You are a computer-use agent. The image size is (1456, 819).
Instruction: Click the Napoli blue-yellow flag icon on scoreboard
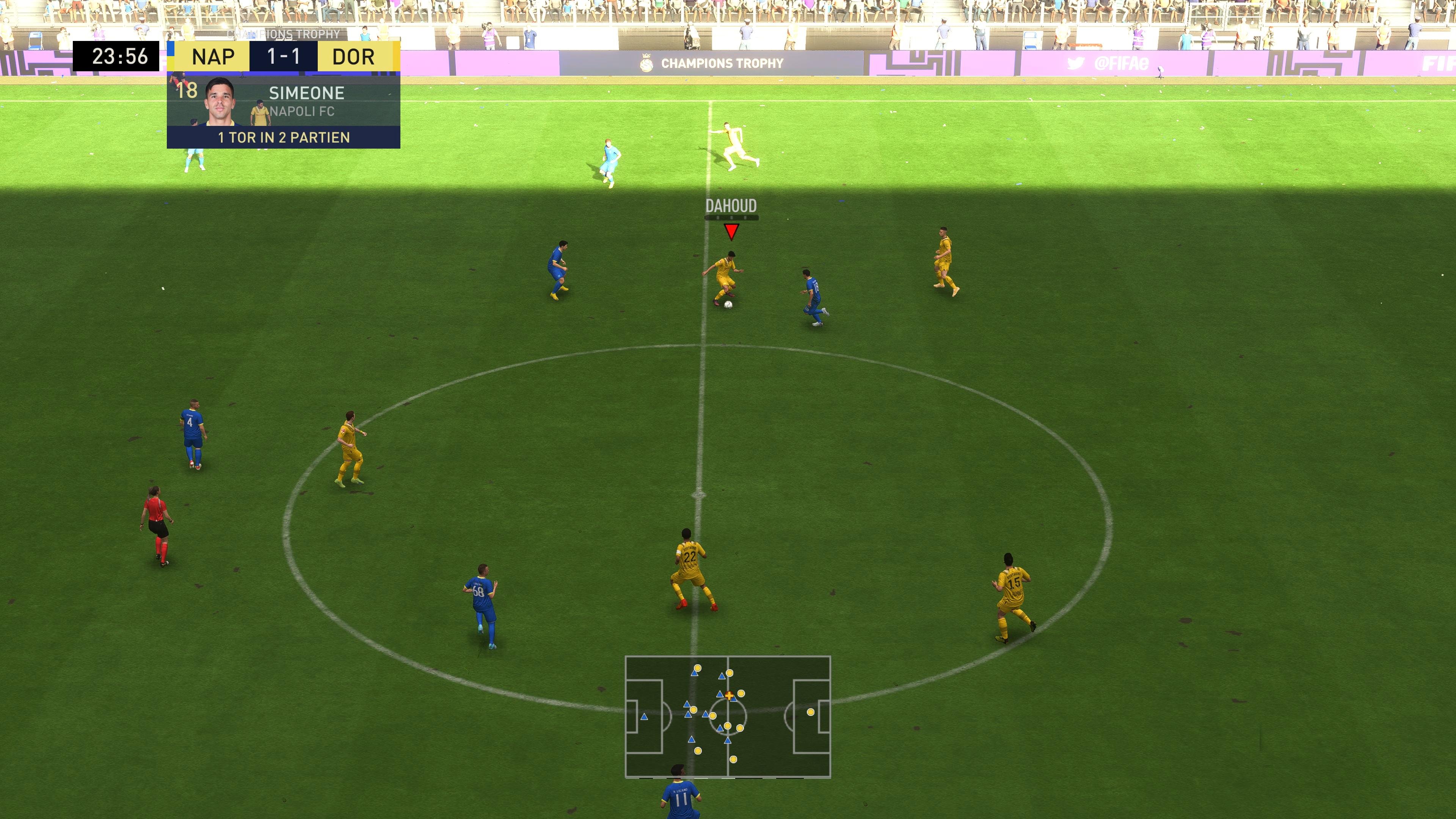pyautogui.click(x=171, y=56)
